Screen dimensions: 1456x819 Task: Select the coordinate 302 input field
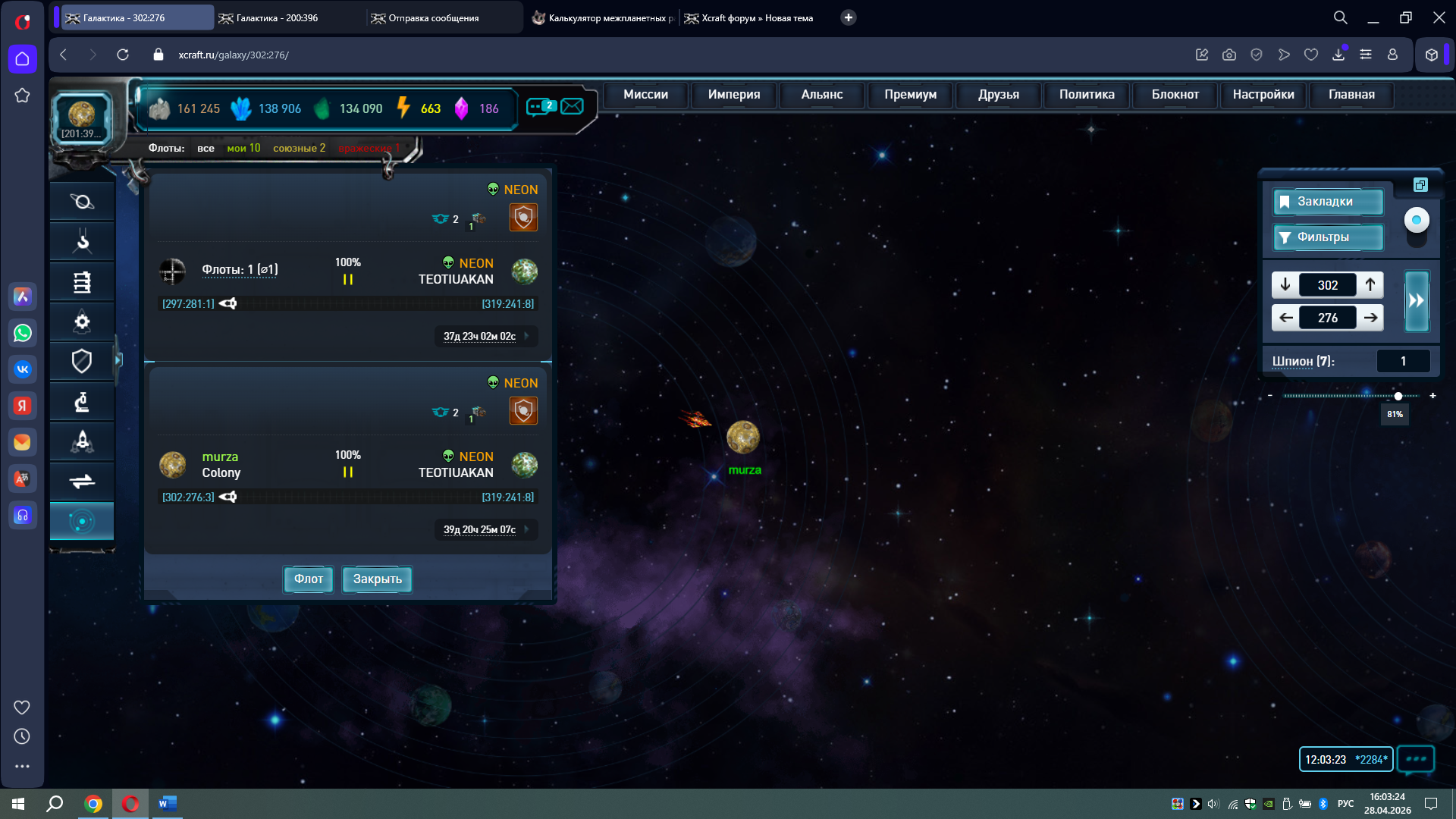point(1327,285)
